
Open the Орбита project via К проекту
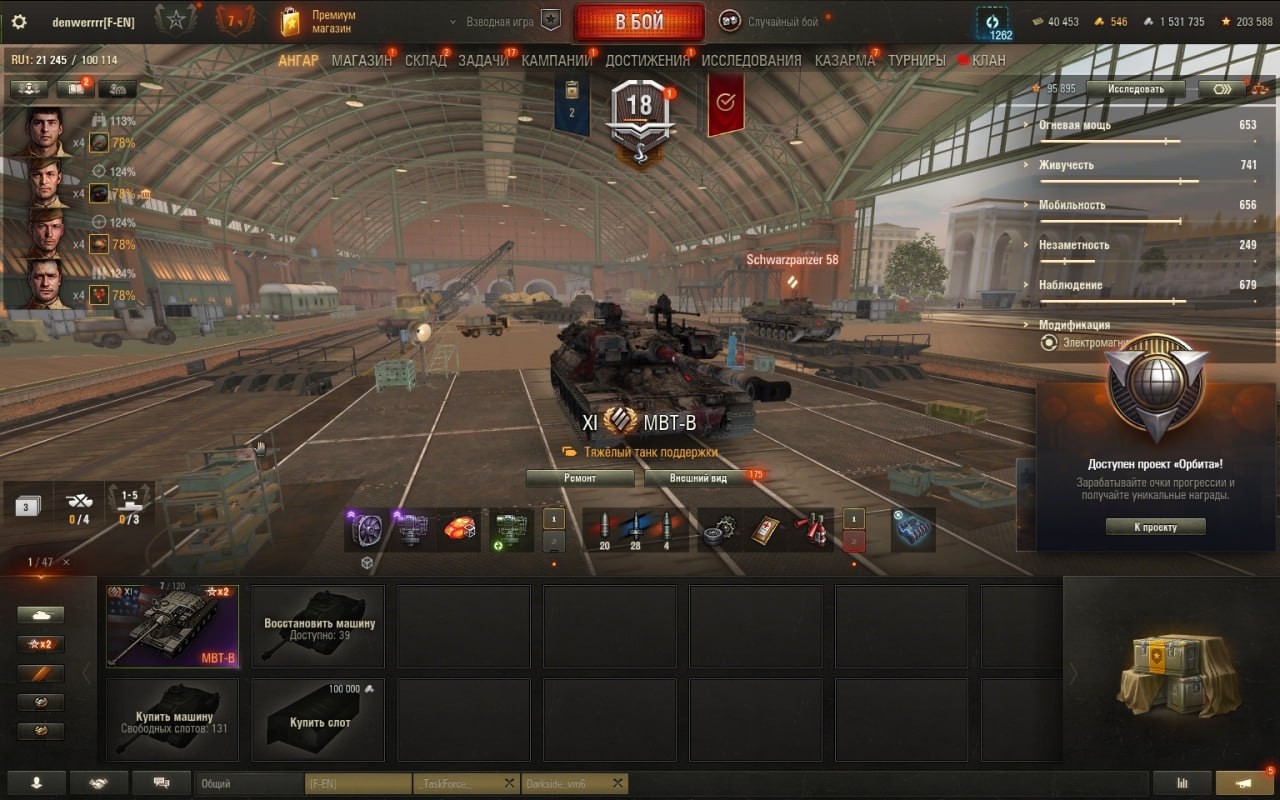point(1155,527)
